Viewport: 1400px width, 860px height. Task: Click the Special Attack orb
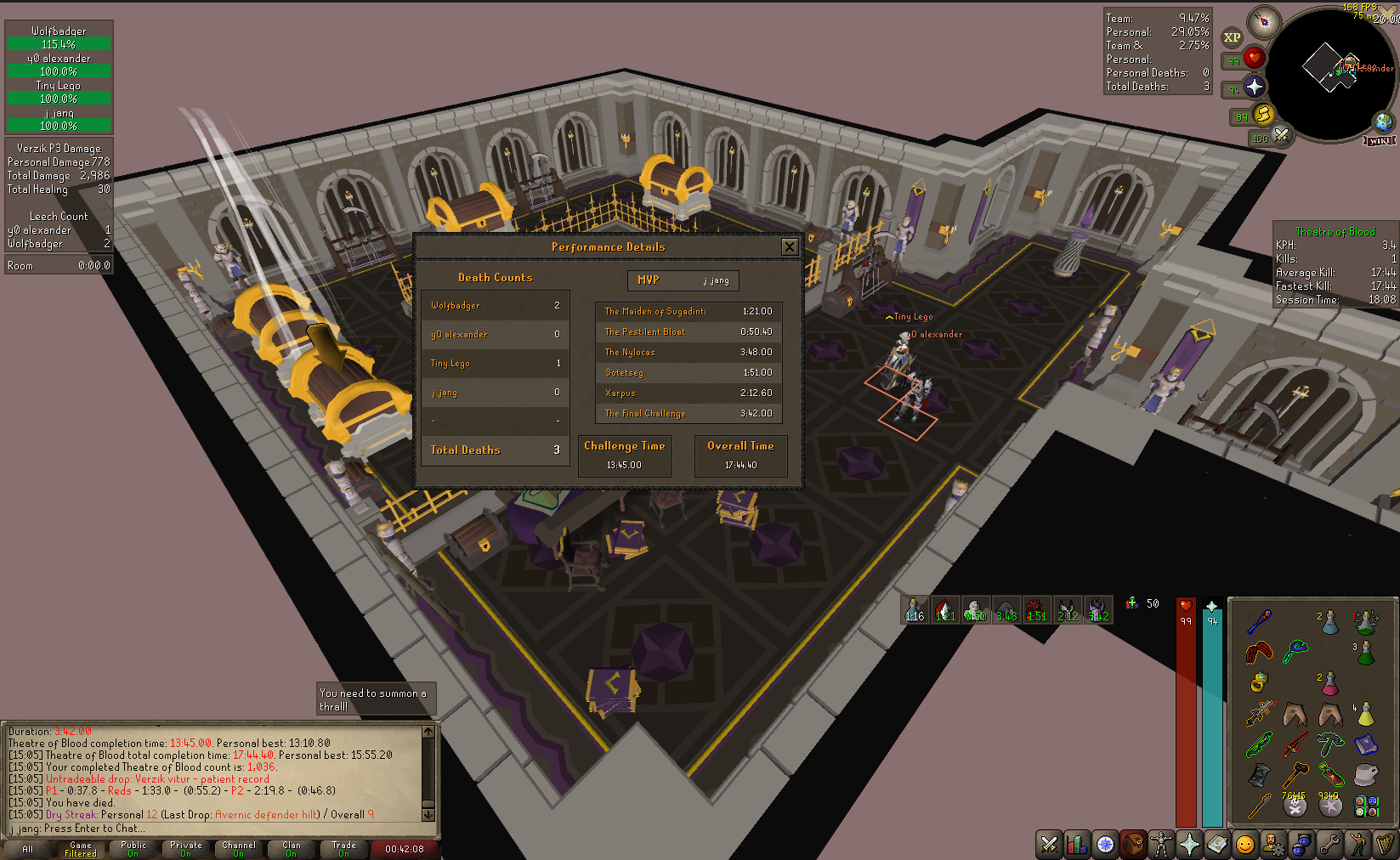1281,135
